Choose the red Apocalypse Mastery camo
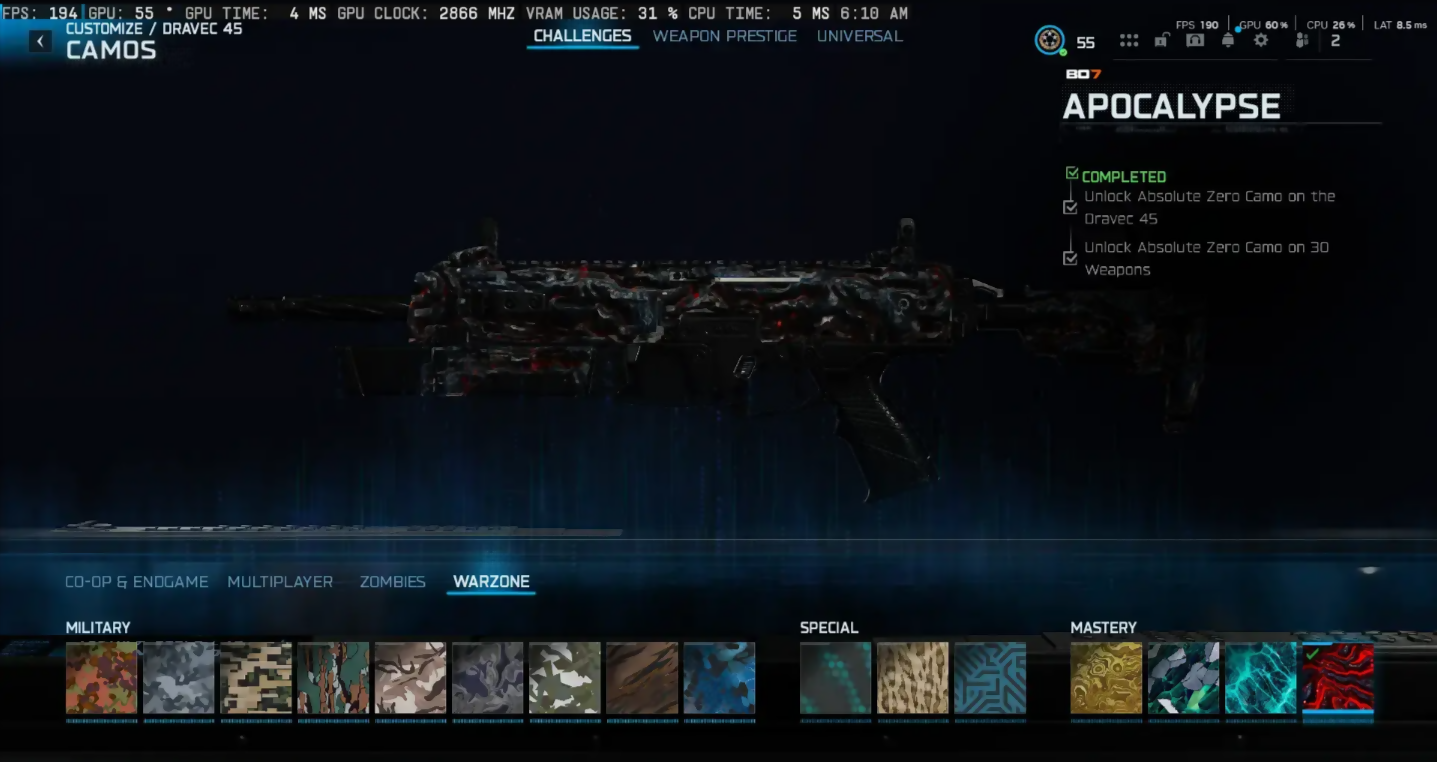The width and height of the screenshot is (1437, 762). tap(1338, 678)
